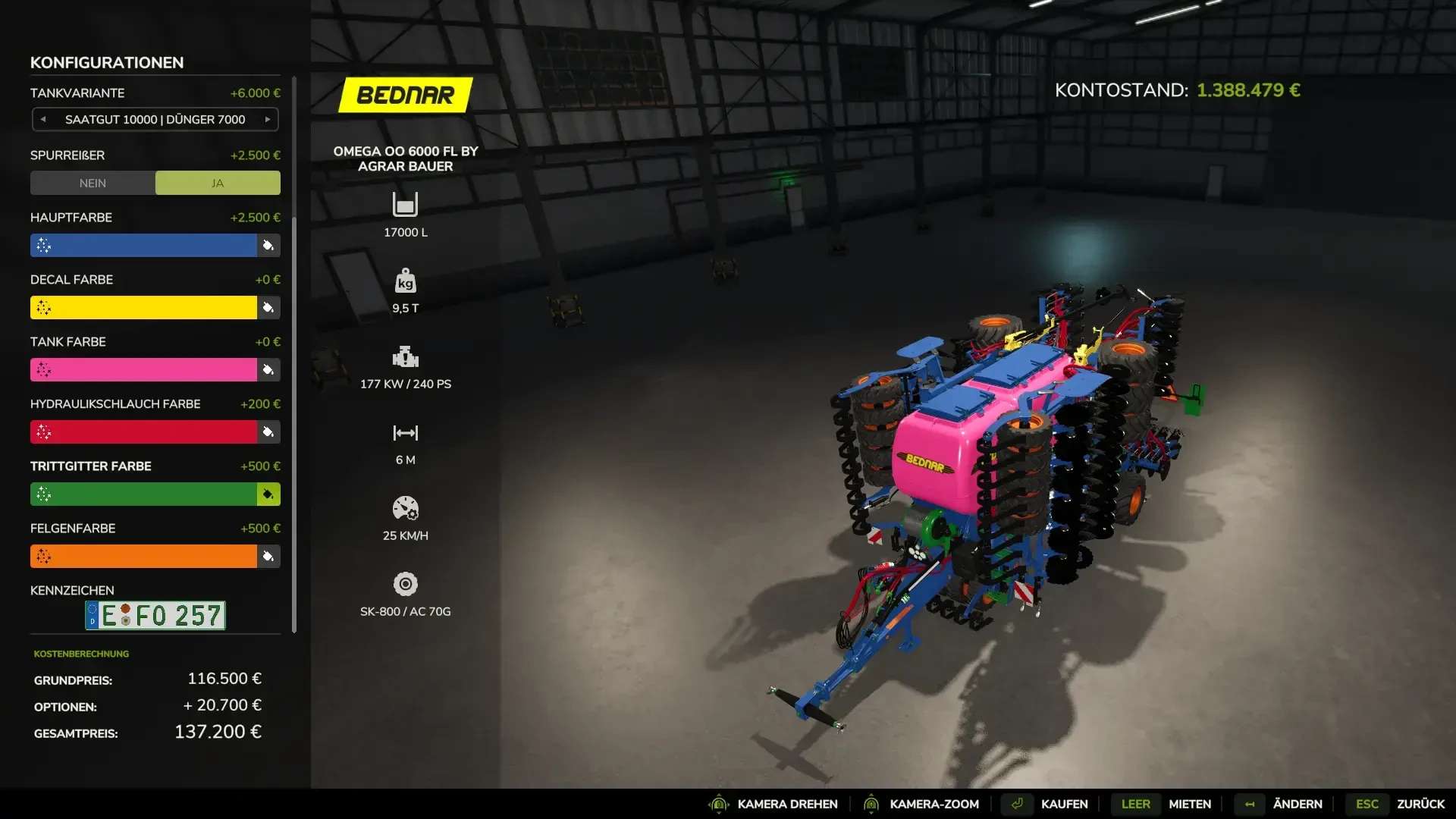The image size is (1456, 819).
Task: Click the paint bucket next to Hauptfarbe
Action: tap(268, 245)
